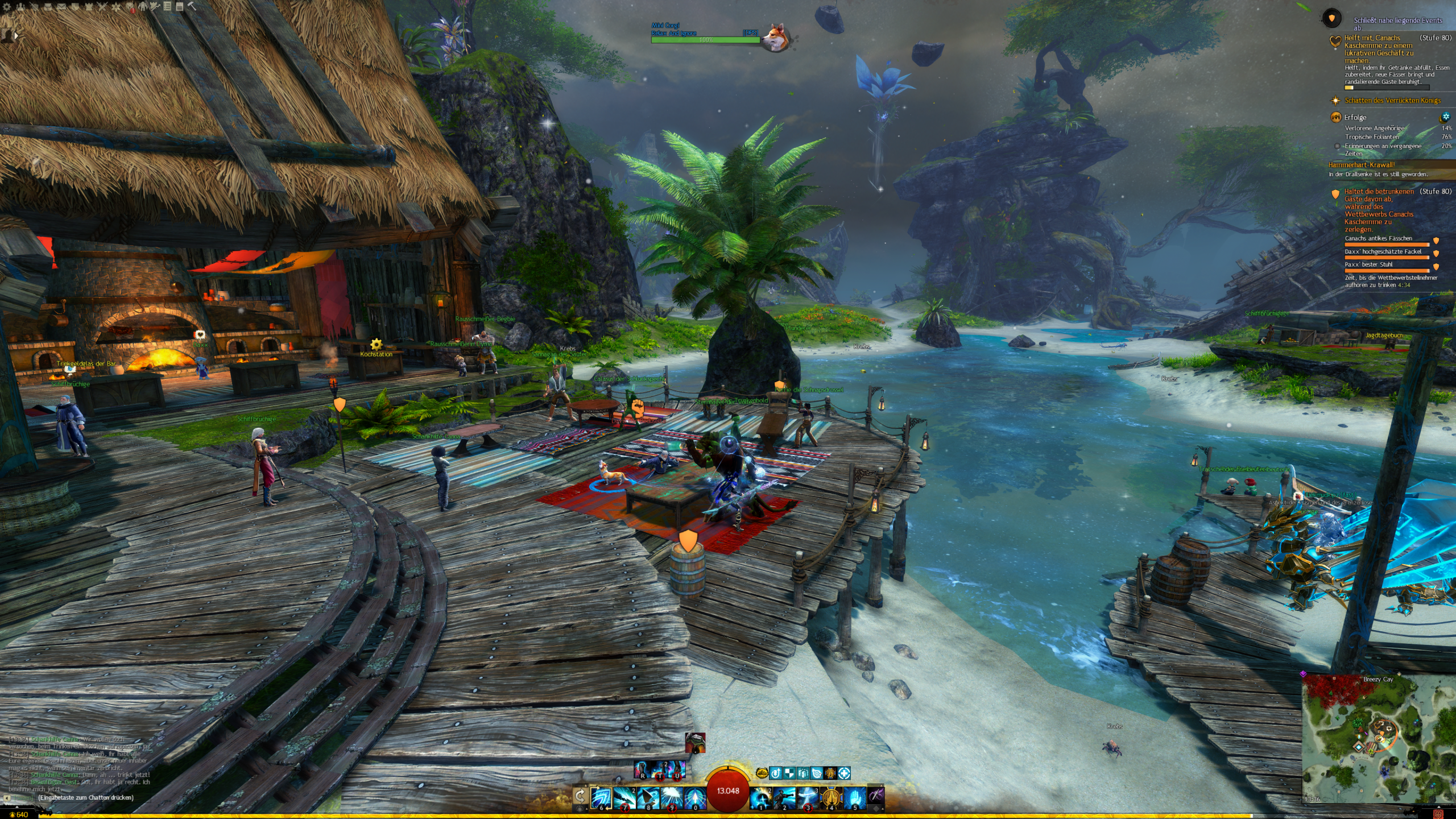Open the crossed swords PvP icon
1456x819 pixels.
(102, 7)
